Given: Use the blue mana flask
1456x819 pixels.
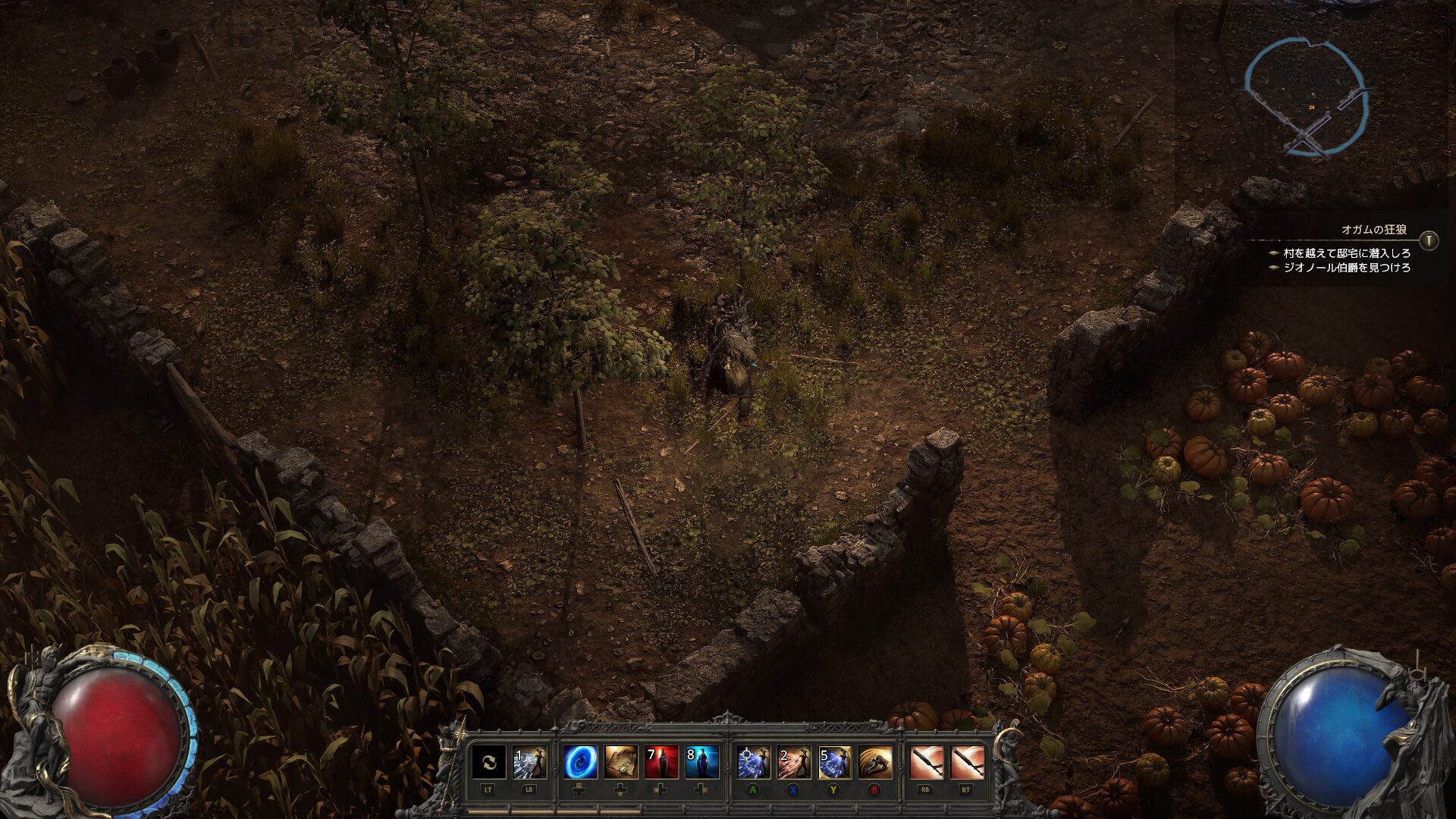Looking at the screenshot, I should (x=701, y=762).
